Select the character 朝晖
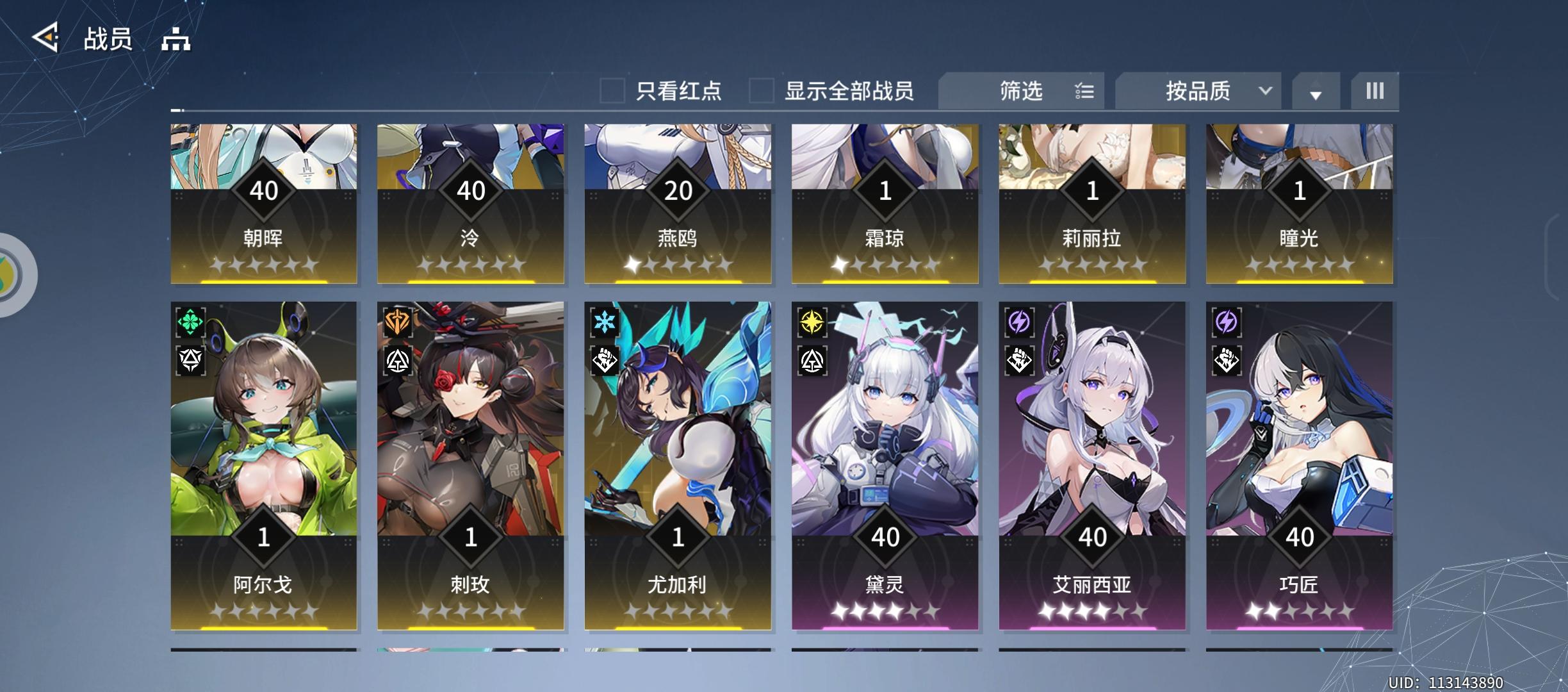 263,205
